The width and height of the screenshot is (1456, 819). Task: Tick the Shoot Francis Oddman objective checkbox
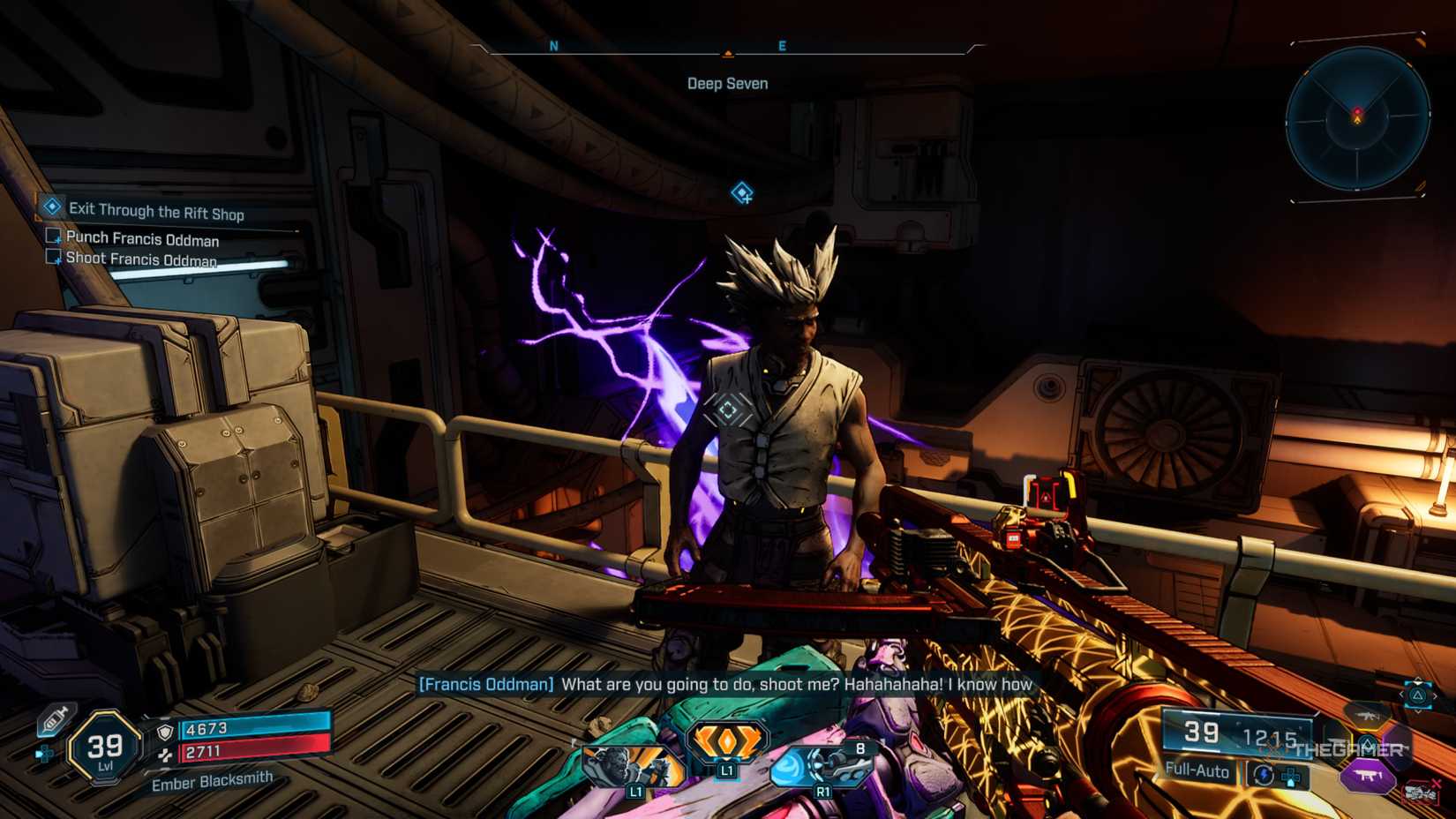(54, 257)
